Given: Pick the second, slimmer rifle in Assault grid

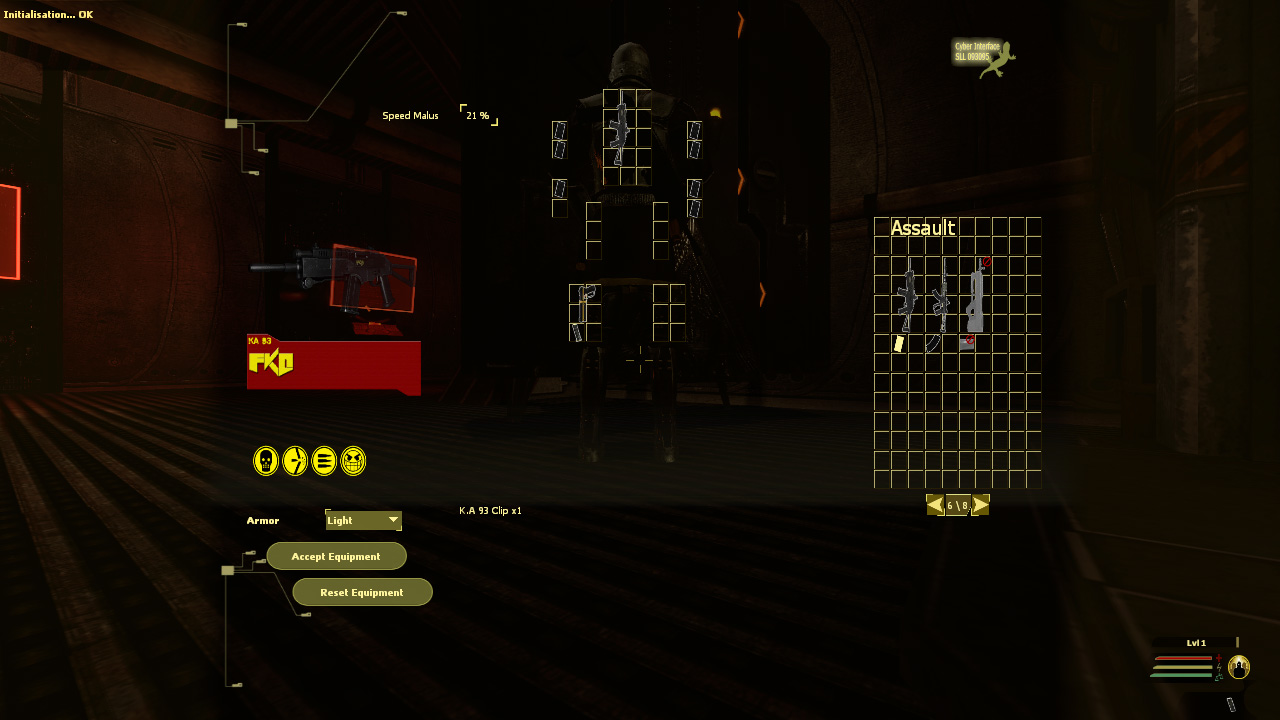Looking at the screenshot, I should [940, 297].
